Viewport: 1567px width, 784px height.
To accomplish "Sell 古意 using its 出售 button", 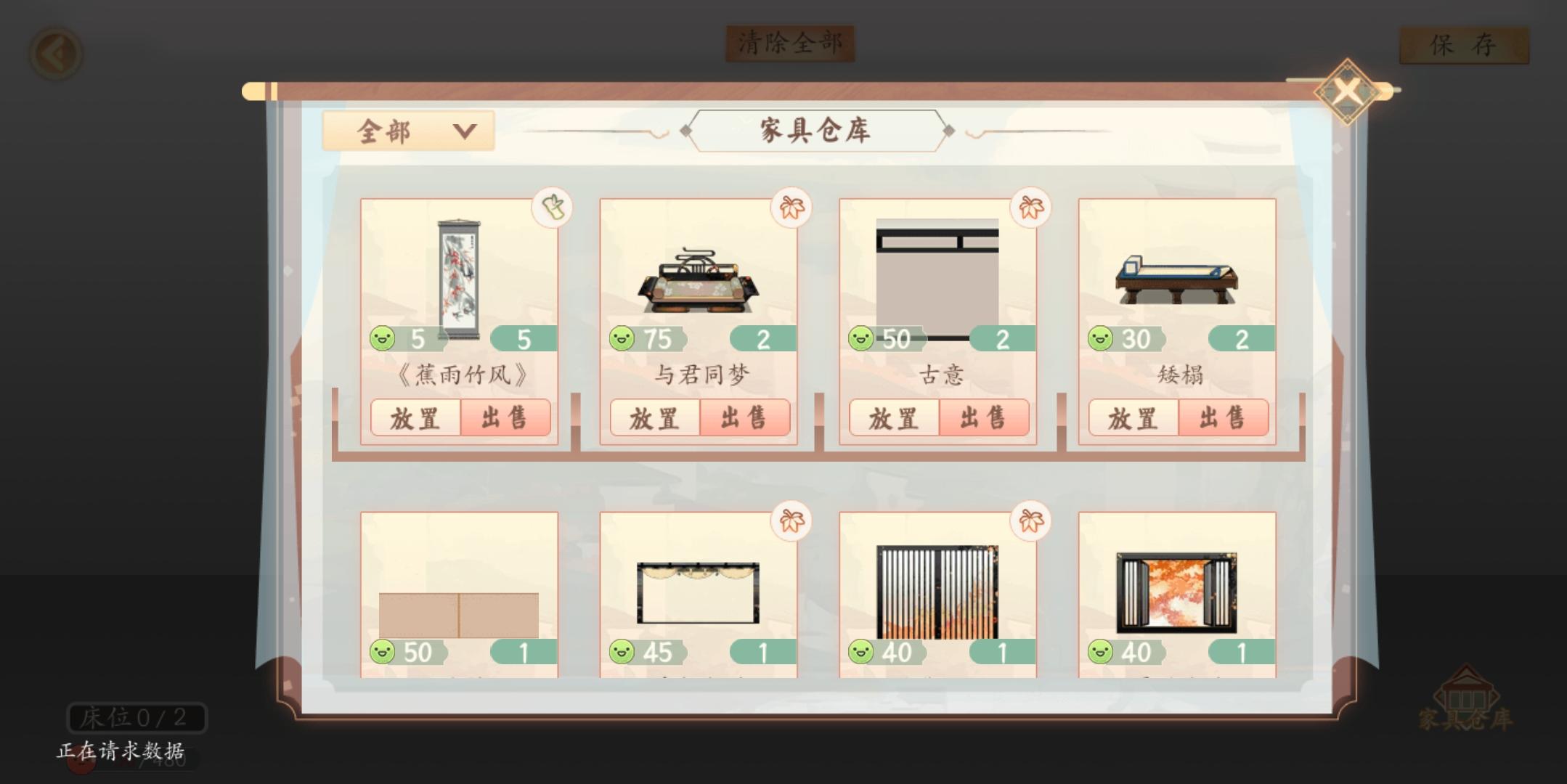I will [985, 418].
